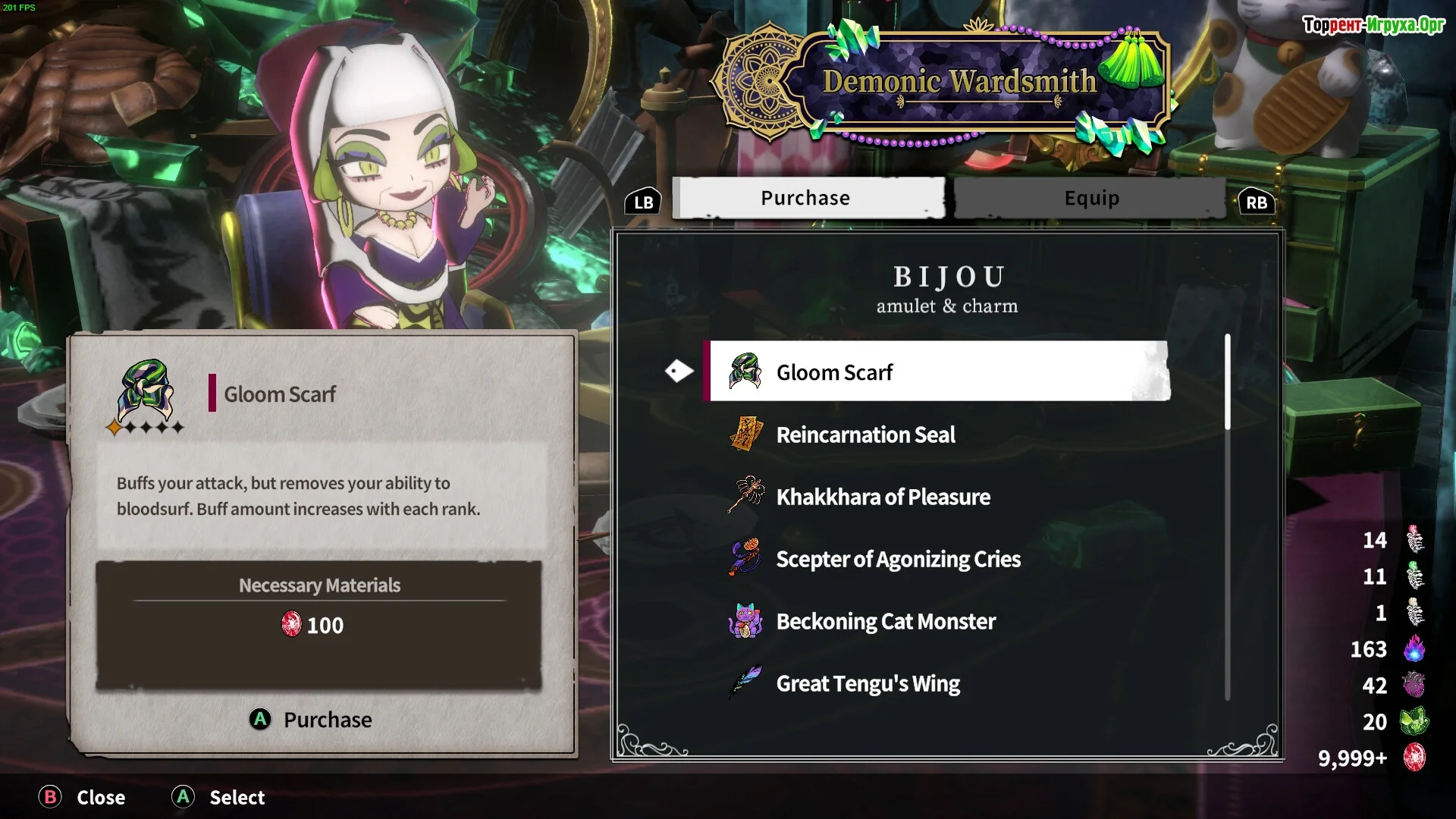Close the Demonic Wardsmith shop
This screenshot has height=819, width=1456.
pyautogui.click(x=83, y=797)
